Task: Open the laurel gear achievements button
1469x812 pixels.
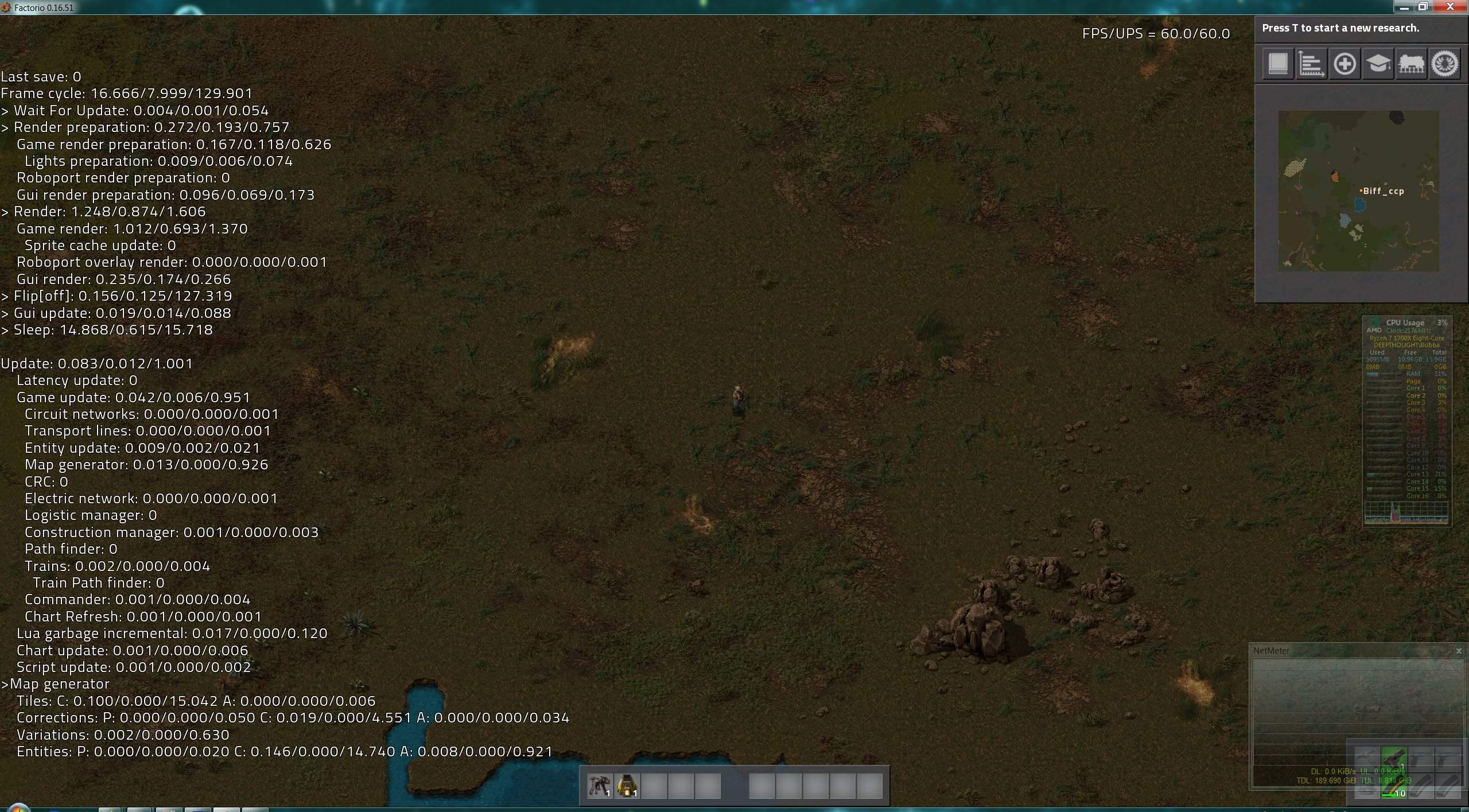Action: (x=1444, y=64)
